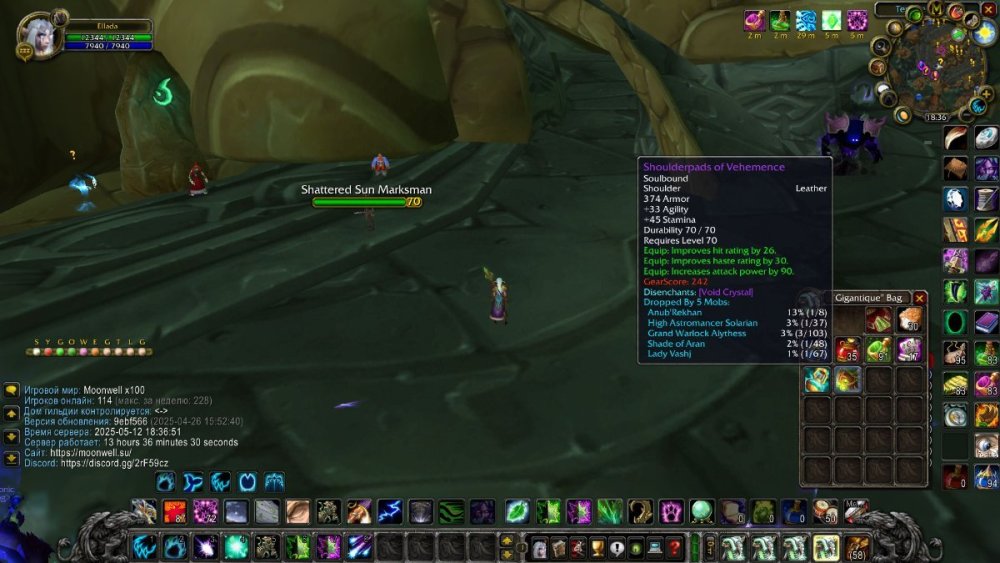Use the white feather item icon
Image resolution: width=1000 pixels, height=563 pixels.
956,139
